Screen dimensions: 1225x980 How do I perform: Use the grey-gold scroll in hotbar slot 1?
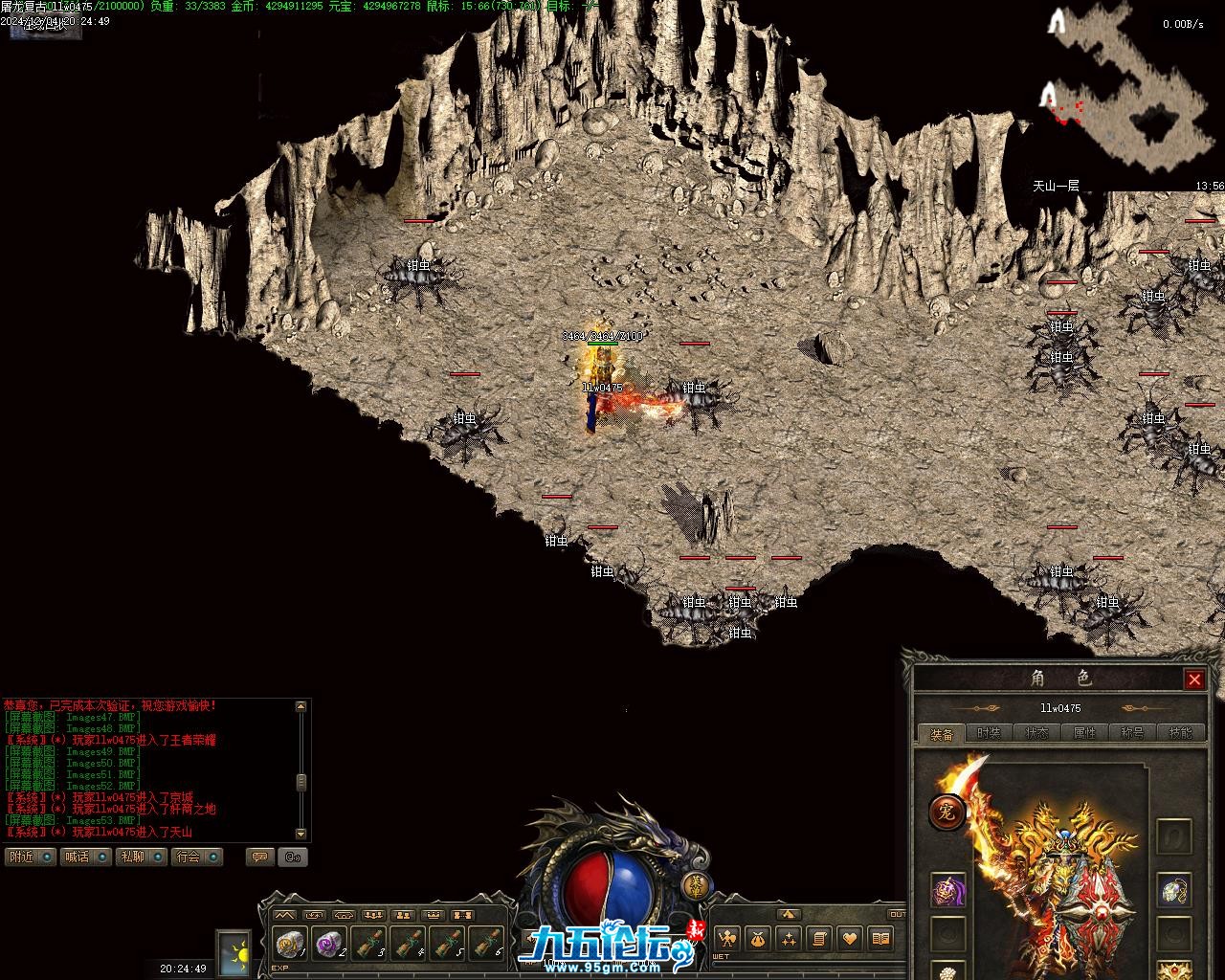290,944
